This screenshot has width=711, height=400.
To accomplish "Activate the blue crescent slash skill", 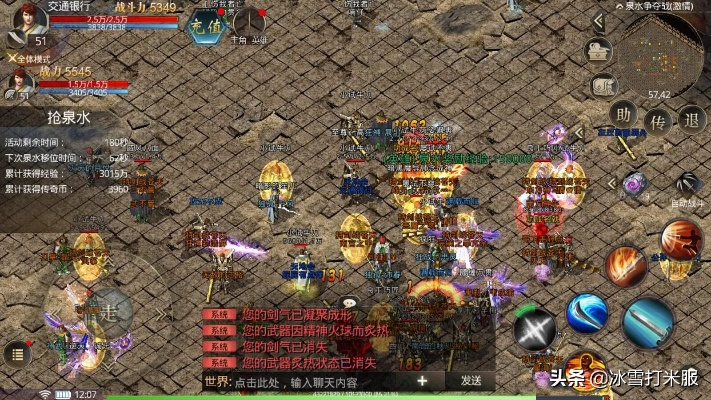I will [586, 312].
